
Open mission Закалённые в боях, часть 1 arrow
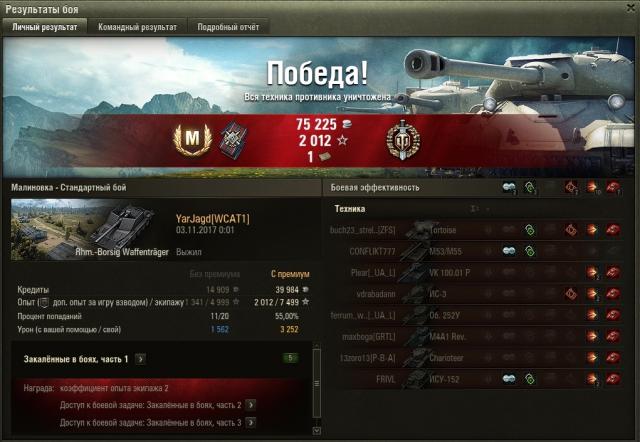[x=141, y=358]
